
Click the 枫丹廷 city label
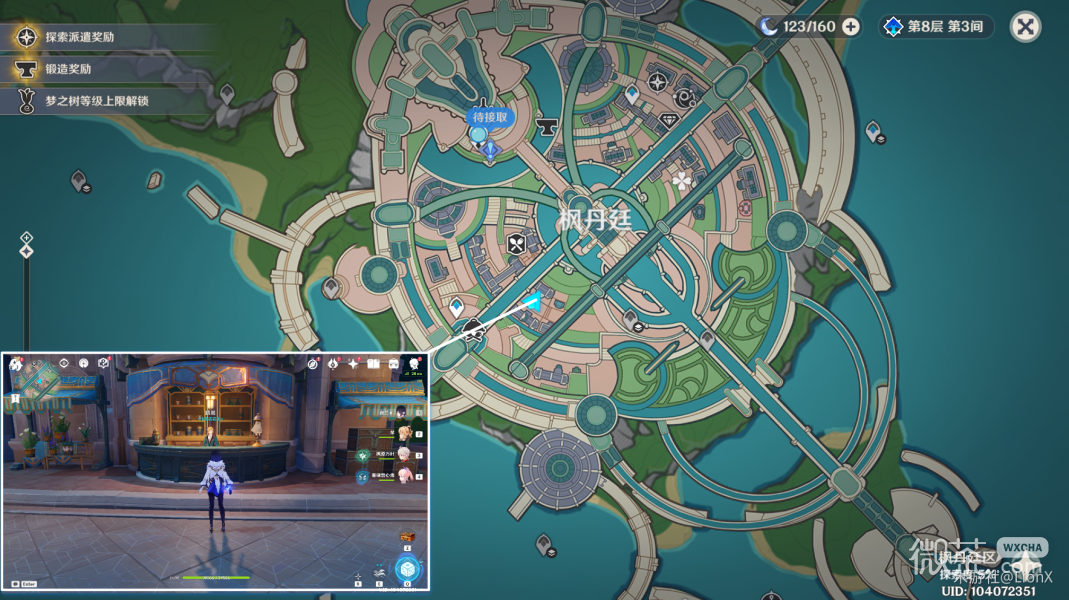[595, 219]
